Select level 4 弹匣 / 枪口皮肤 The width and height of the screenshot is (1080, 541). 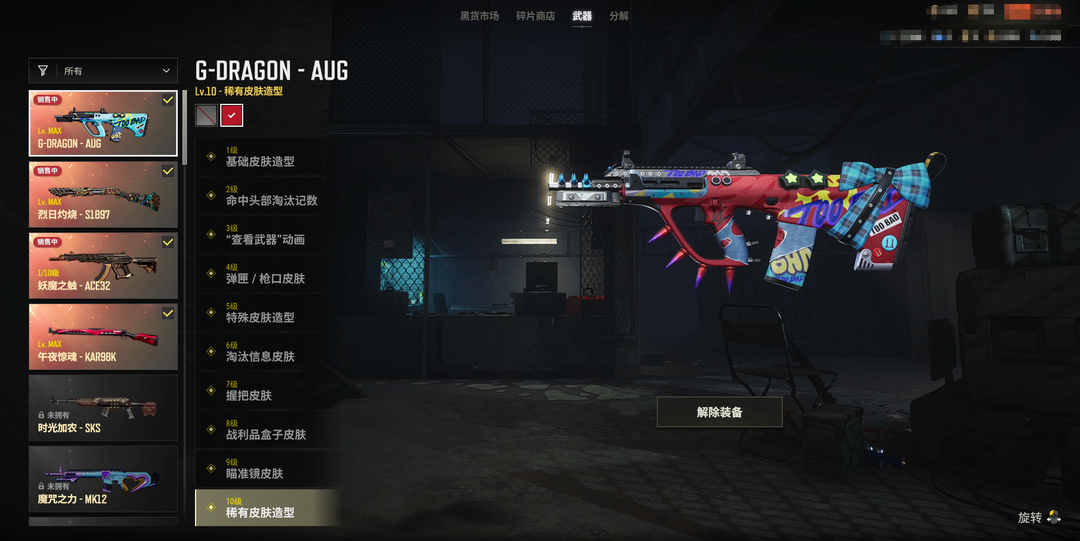(266, 274)
